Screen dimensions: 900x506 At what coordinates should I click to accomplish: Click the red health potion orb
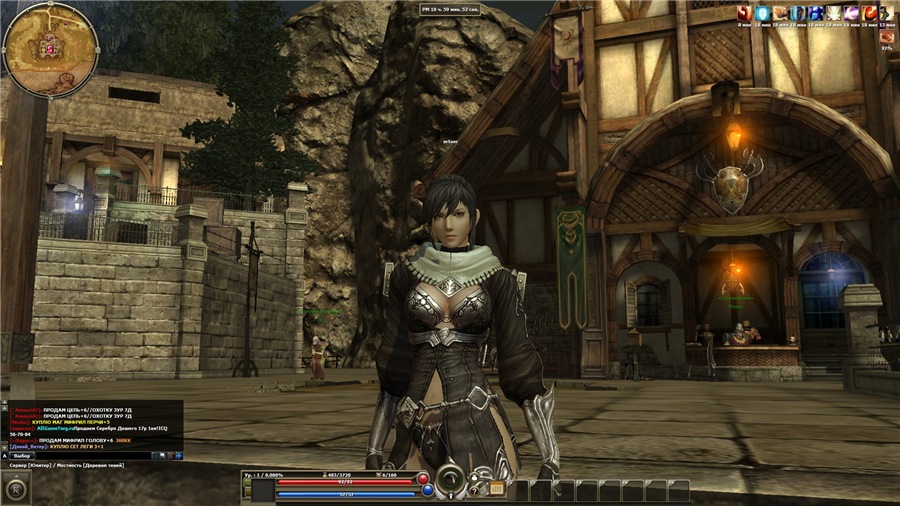[423, 479]
